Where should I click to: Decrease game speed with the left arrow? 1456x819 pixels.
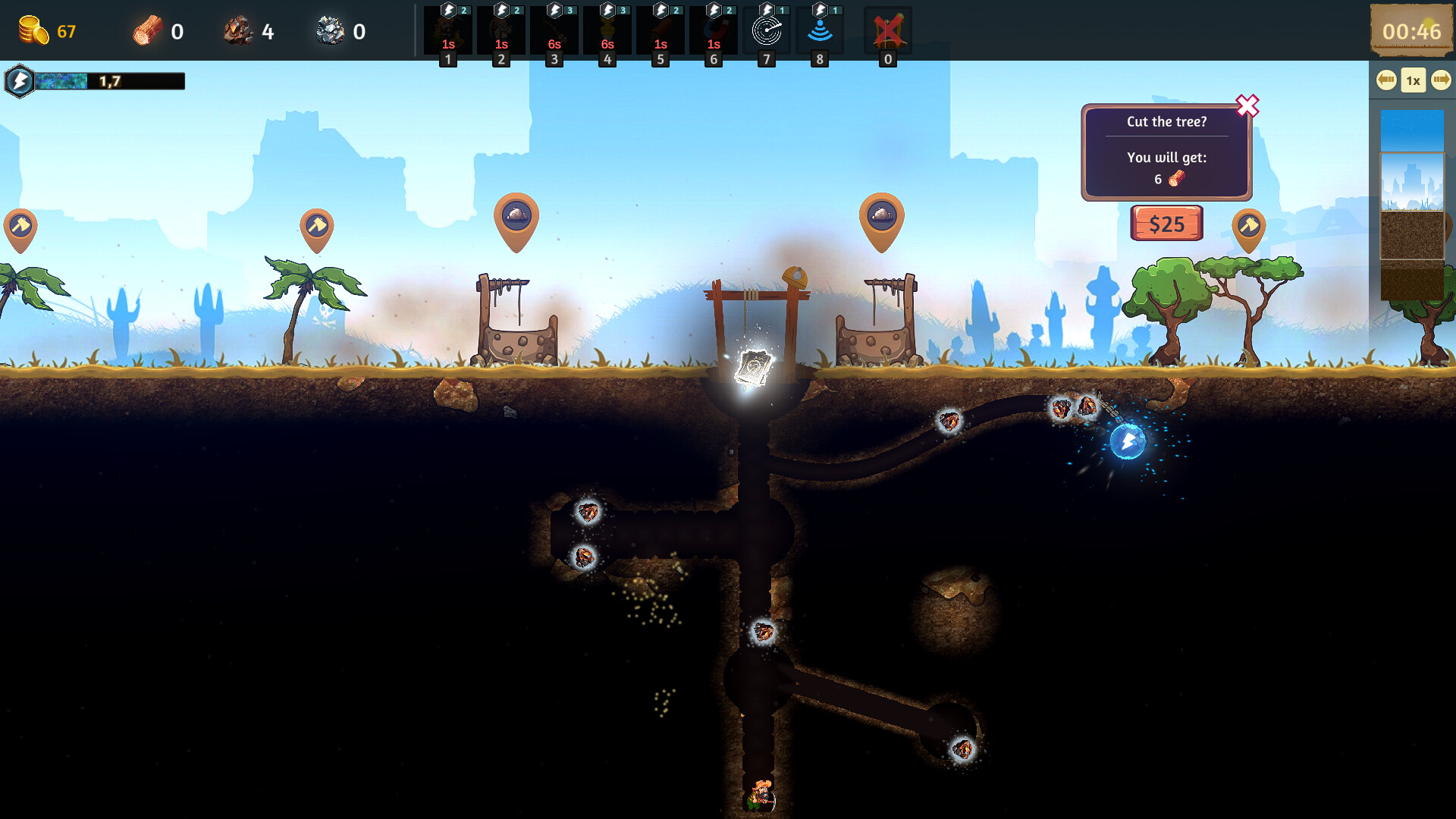point(1386,79)
